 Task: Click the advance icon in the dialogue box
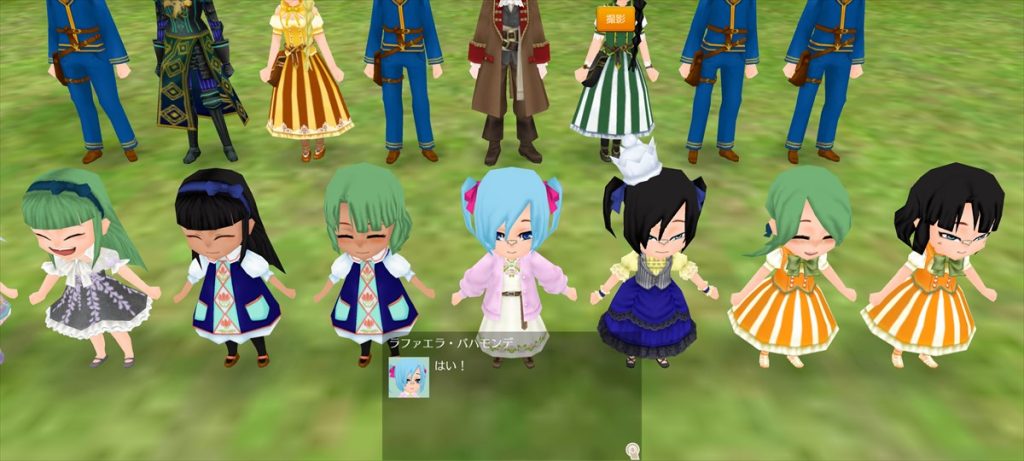632,451
